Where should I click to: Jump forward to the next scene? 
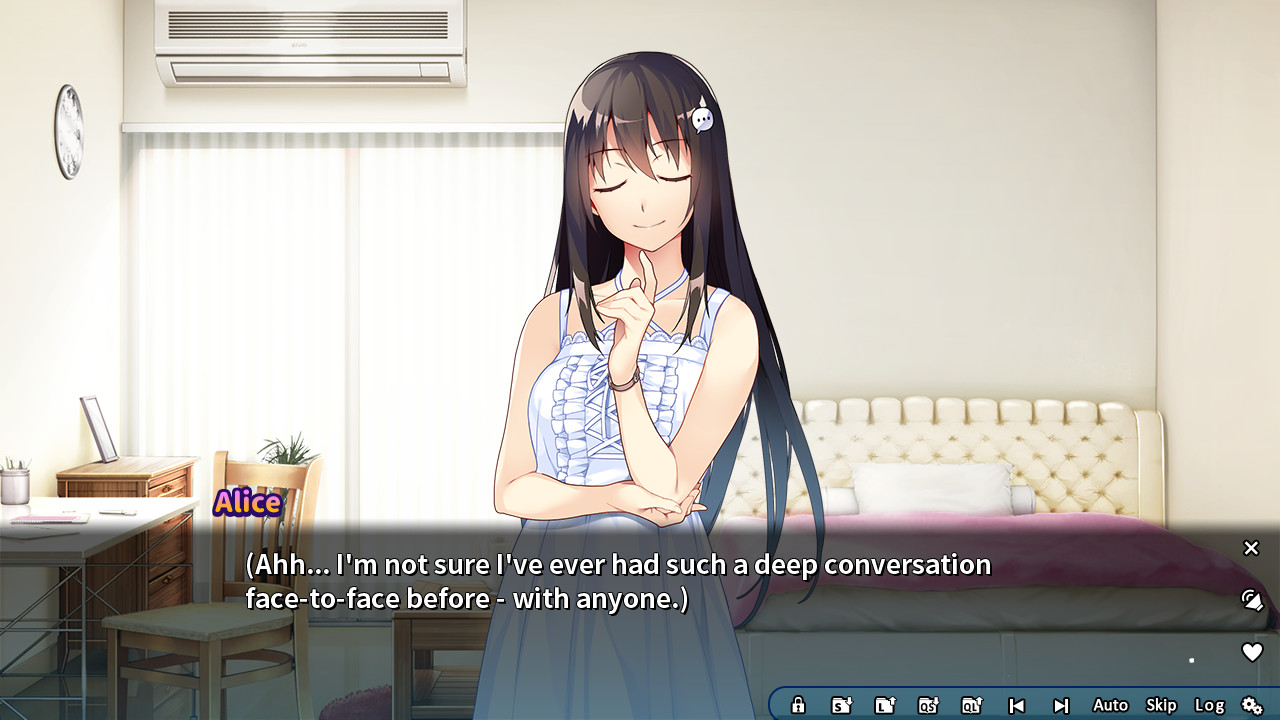click(x=1061, y=705)
